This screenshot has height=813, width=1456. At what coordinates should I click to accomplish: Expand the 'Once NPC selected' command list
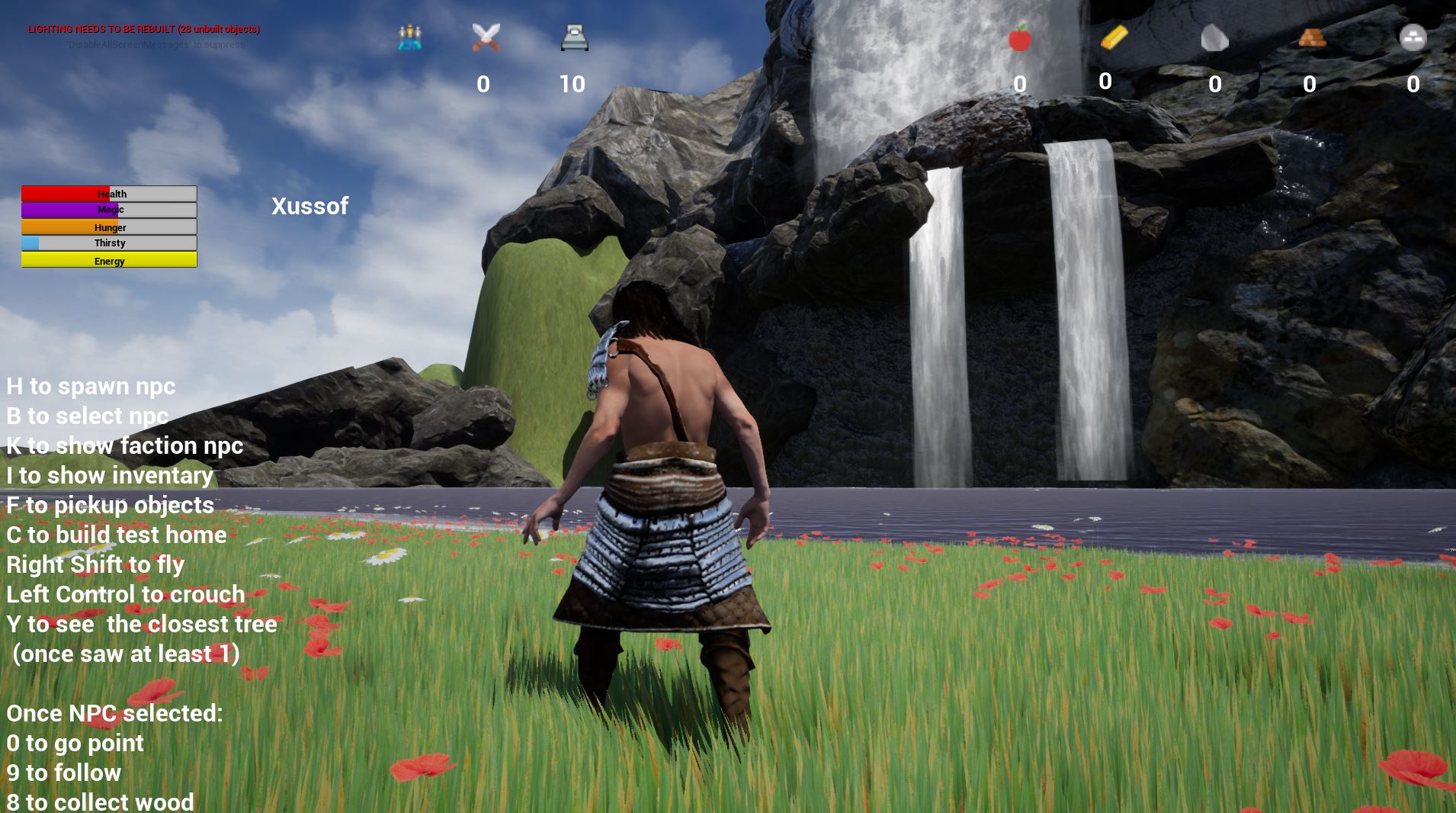tap(114, 713)
